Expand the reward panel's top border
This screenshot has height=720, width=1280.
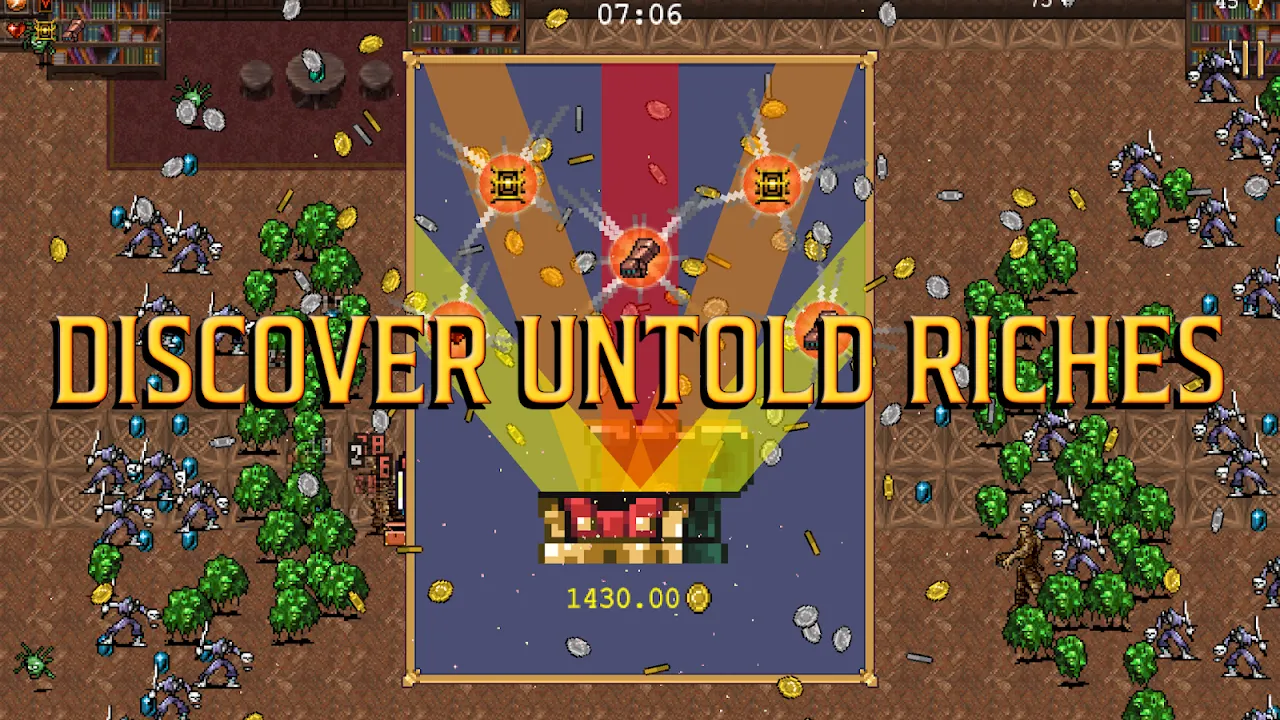pos(638,60)
